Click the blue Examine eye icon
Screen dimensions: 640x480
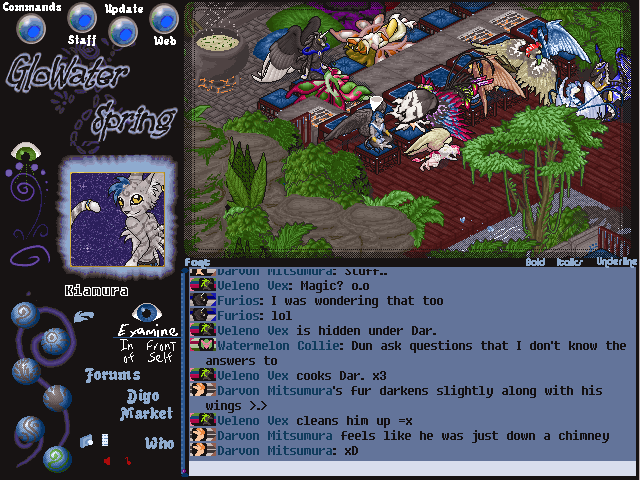148,313
